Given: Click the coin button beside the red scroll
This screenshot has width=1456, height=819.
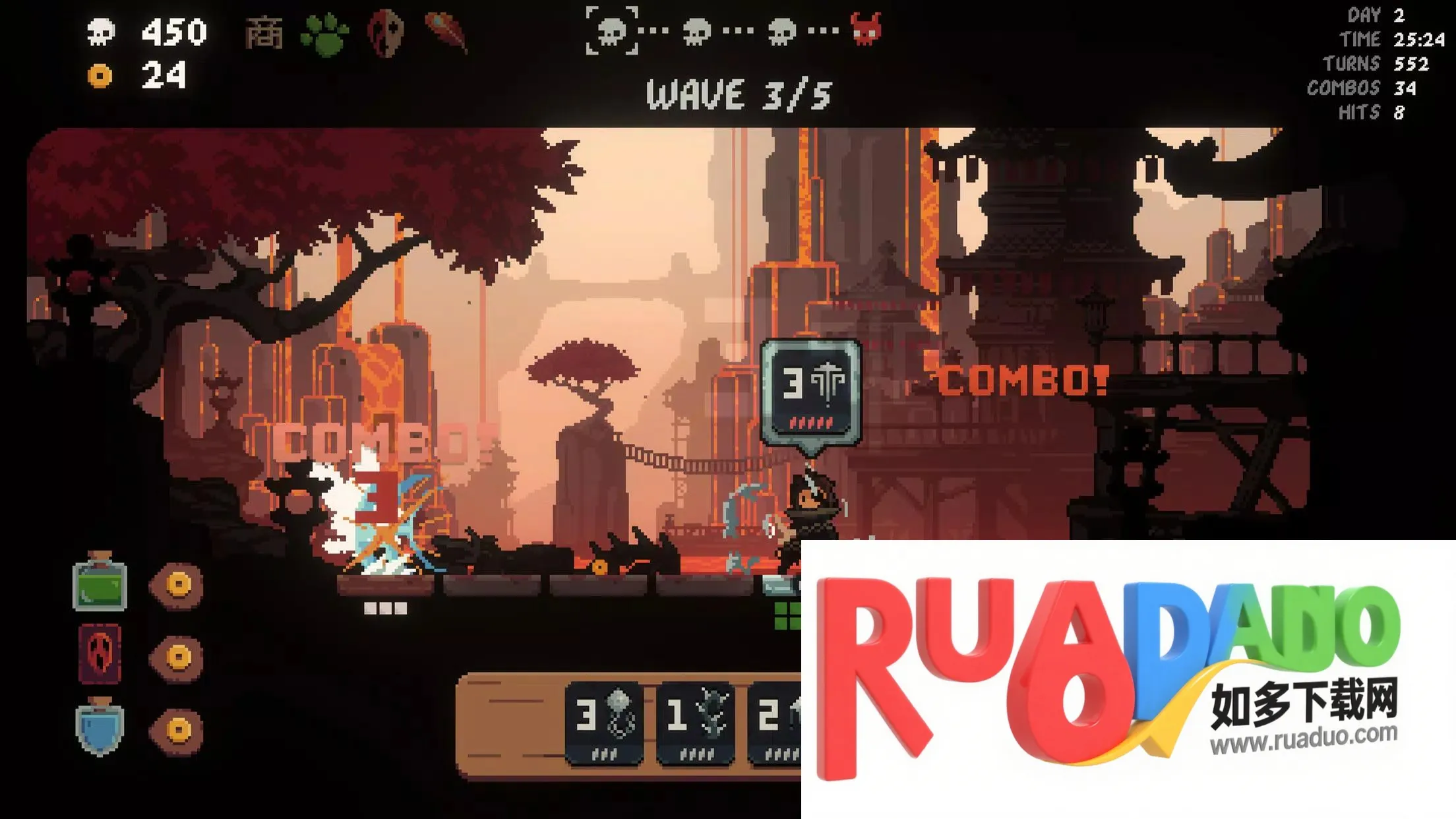Looking at the screenshot, I should (177, 657).
